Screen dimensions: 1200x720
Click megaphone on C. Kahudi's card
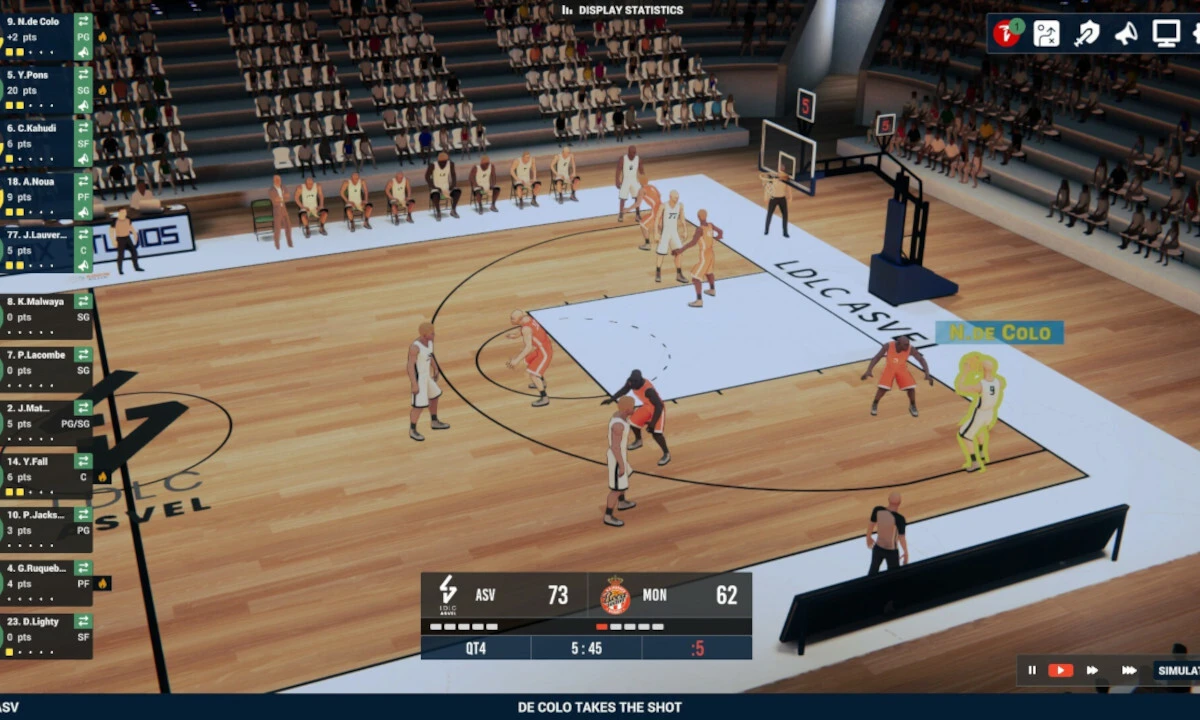(84, 160)
